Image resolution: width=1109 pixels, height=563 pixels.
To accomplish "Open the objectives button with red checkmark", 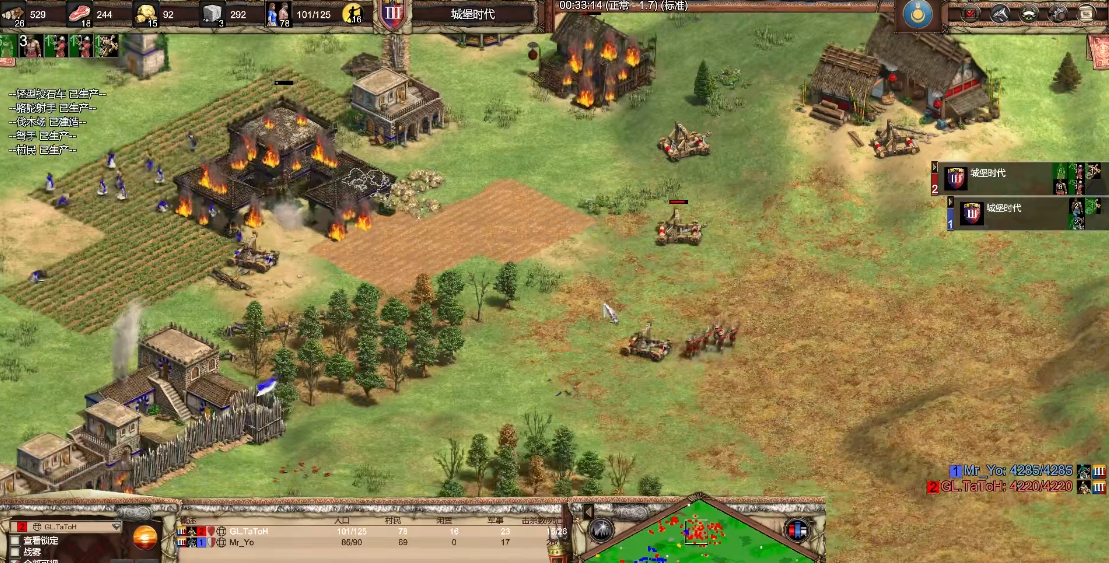I will tap(969, 14).
